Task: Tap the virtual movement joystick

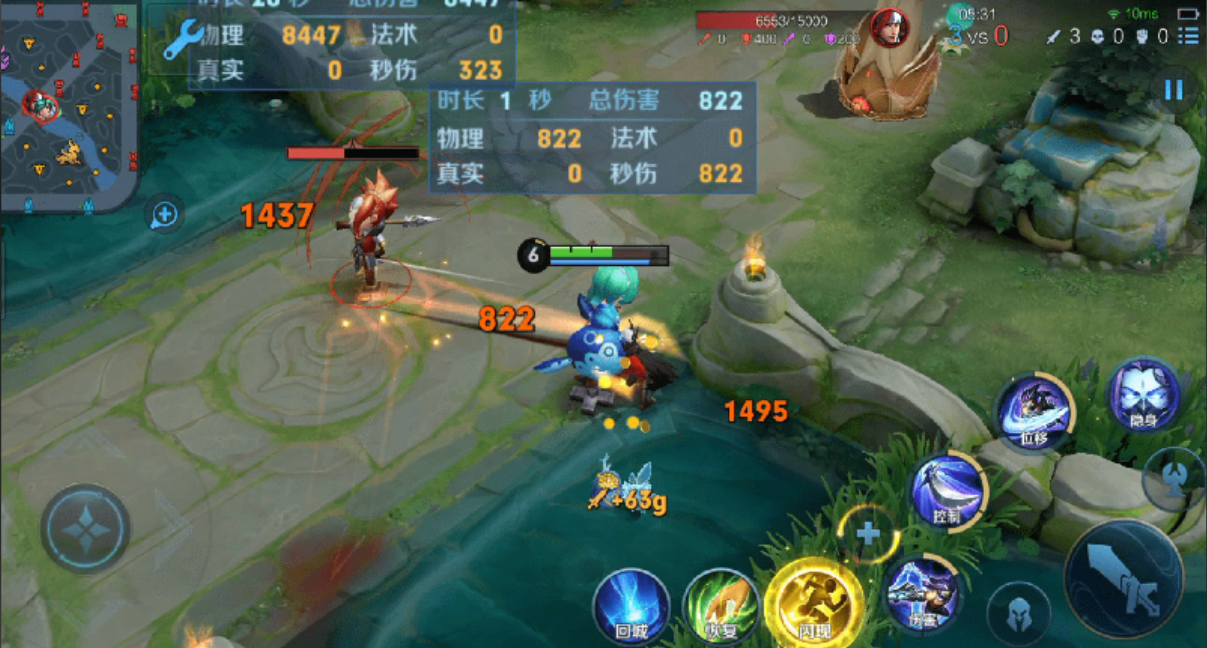Action: tap(86, 529)
